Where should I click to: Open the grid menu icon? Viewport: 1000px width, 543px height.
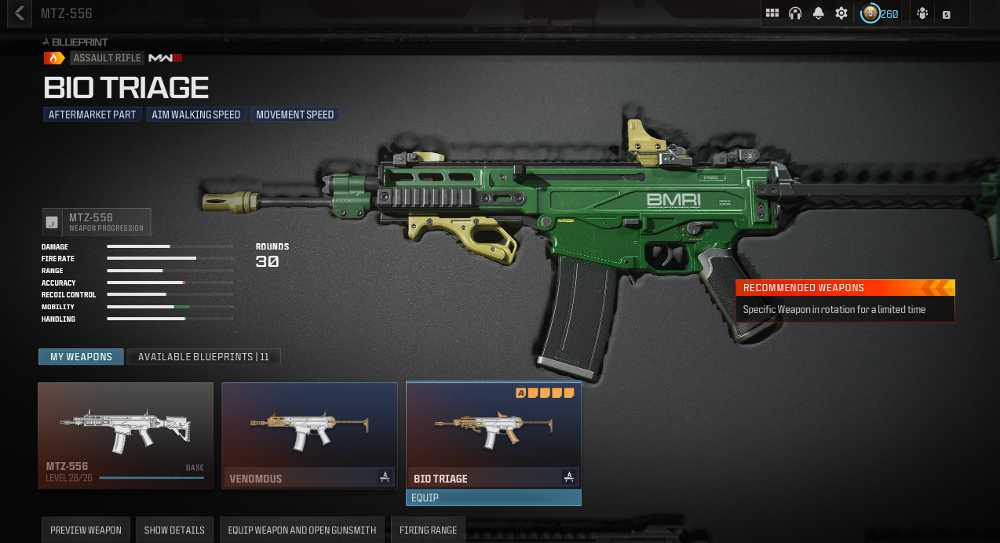(772, 14)
